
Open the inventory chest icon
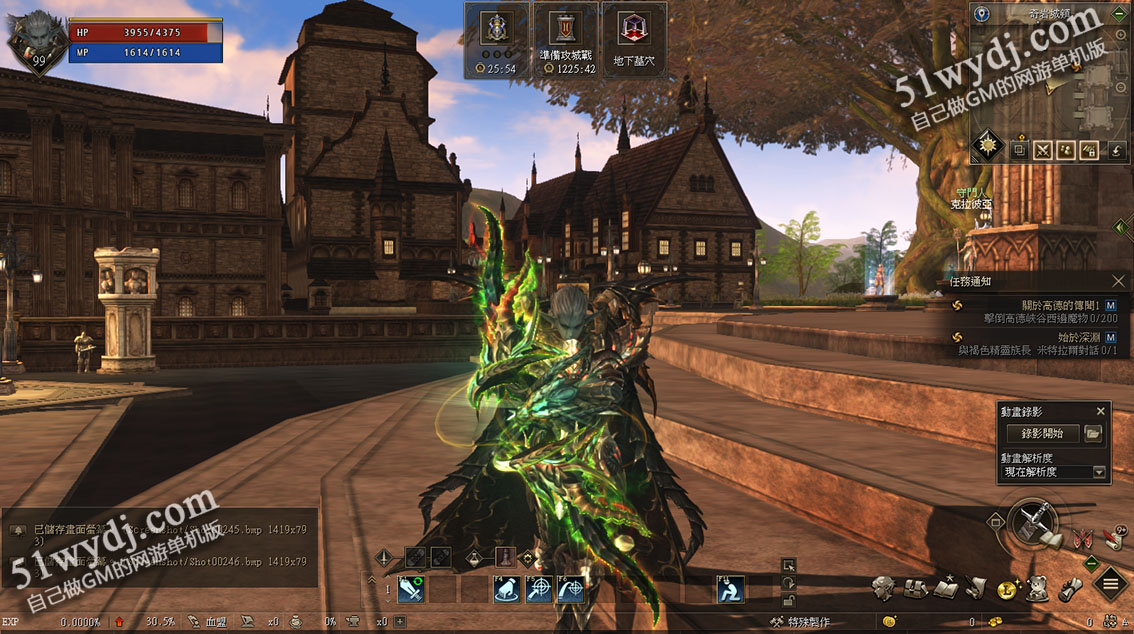click(x=914, y=588)
